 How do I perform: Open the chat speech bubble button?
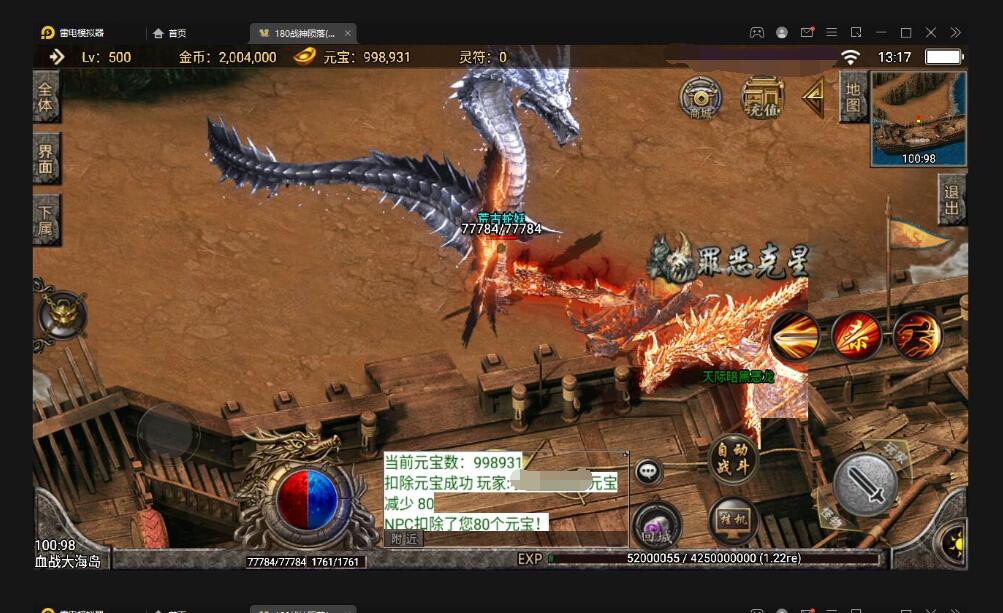pyautogui.click(x=648, y=470)
